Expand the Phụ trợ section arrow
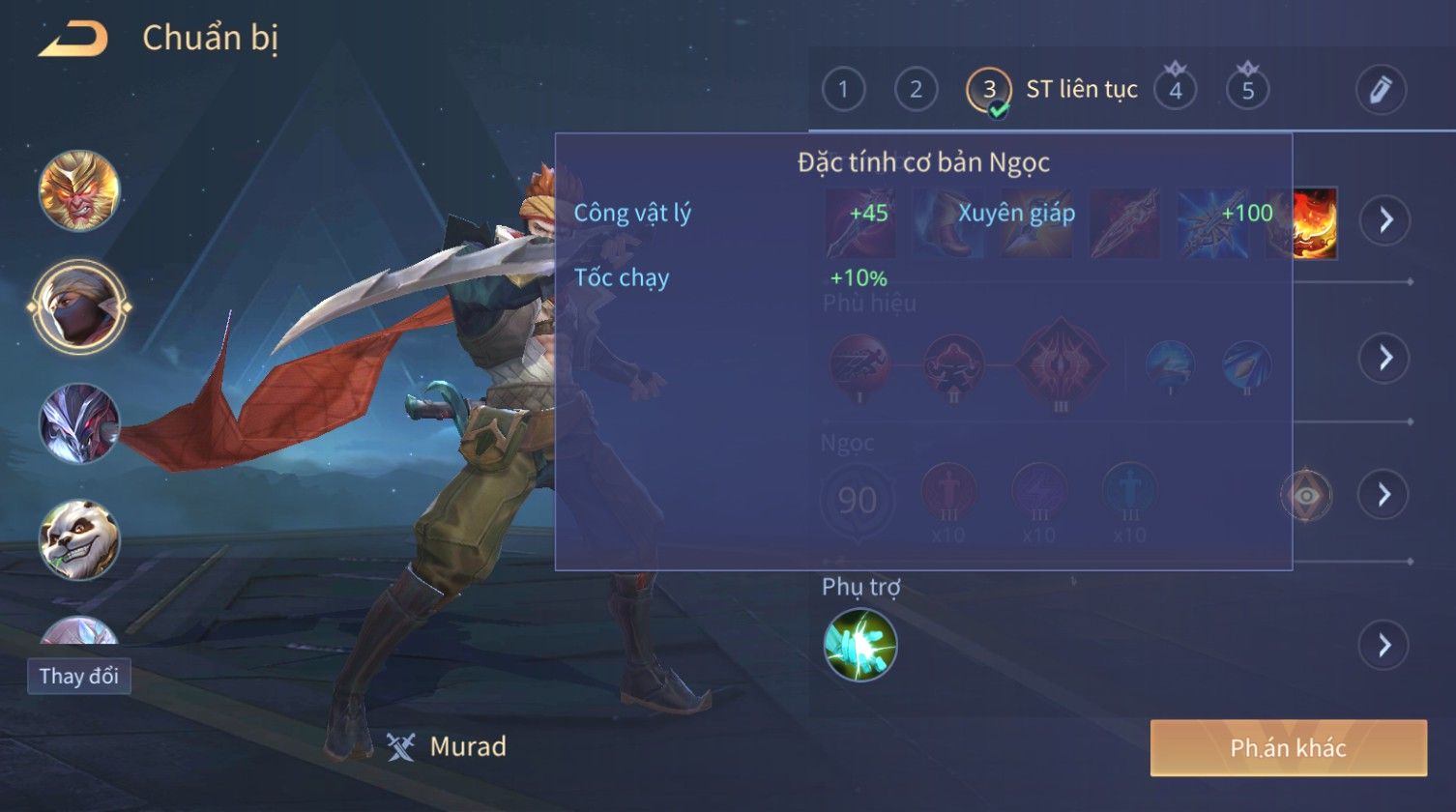The image size is (1456, 812). tap(1384, 645)
